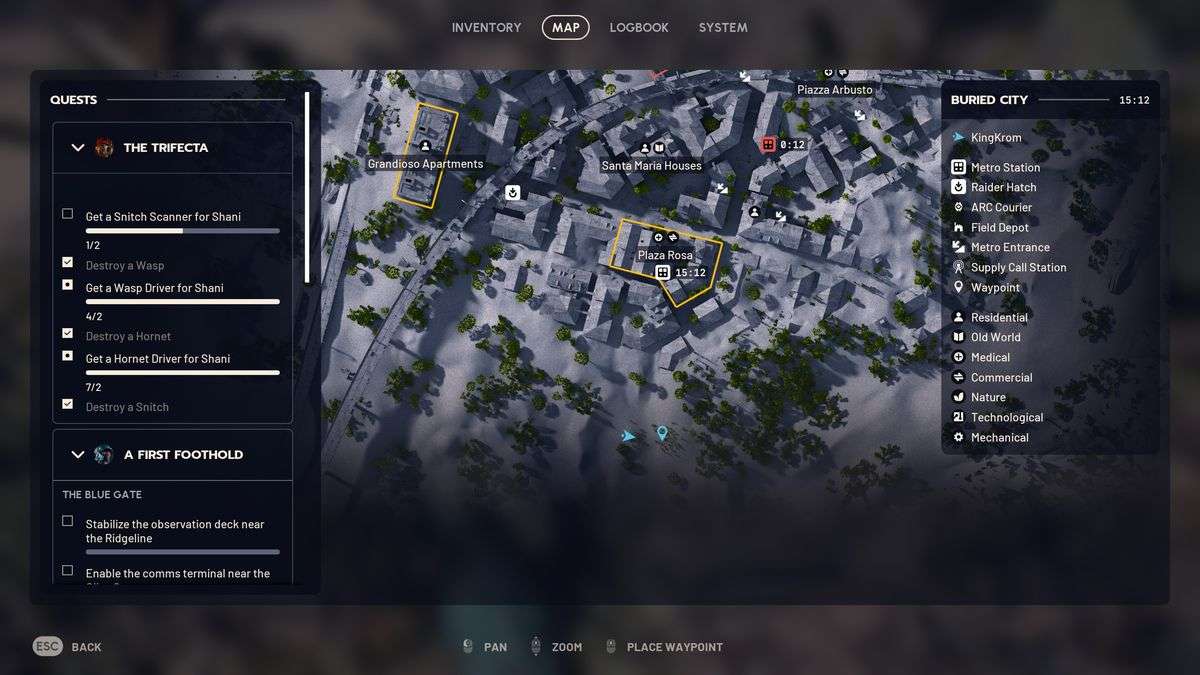Image resolution: width=1200 pixels, height=675 pixels.
Task: Select the Medical legend entry
Action: click(x=990, y=358)
